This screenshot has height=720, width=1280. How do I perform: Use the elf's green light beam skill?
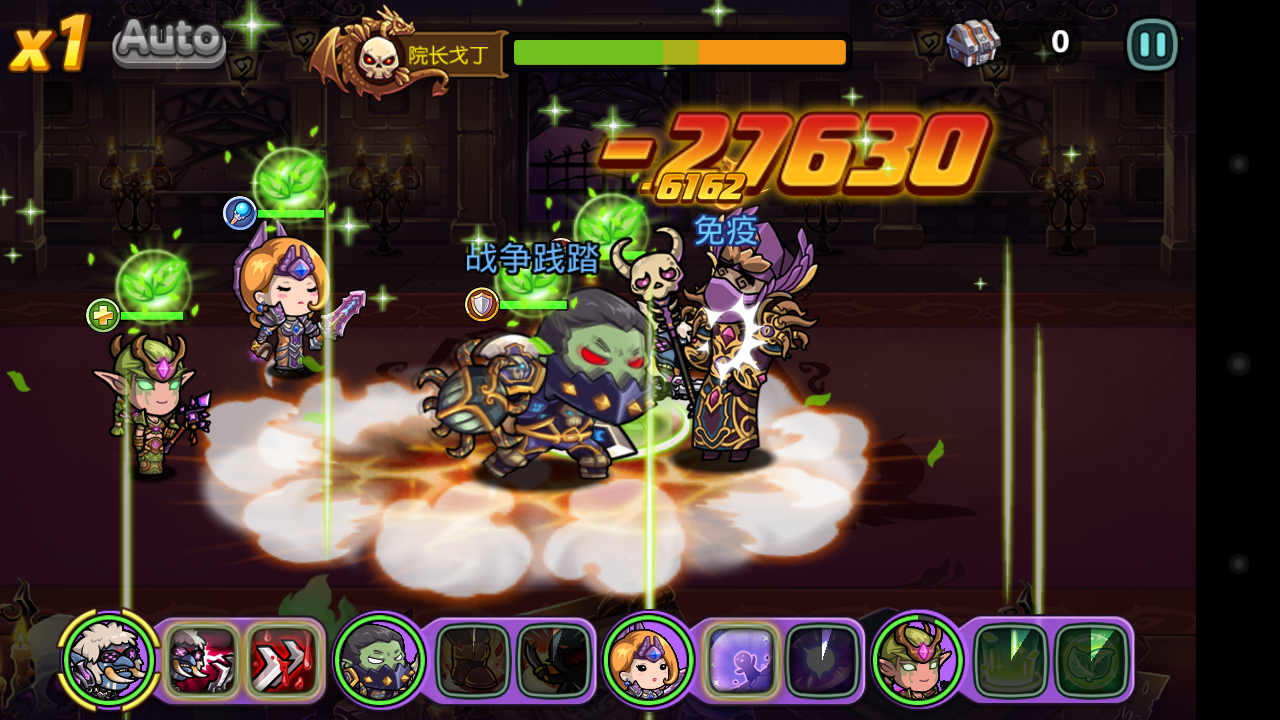(x=1010, y=660)
